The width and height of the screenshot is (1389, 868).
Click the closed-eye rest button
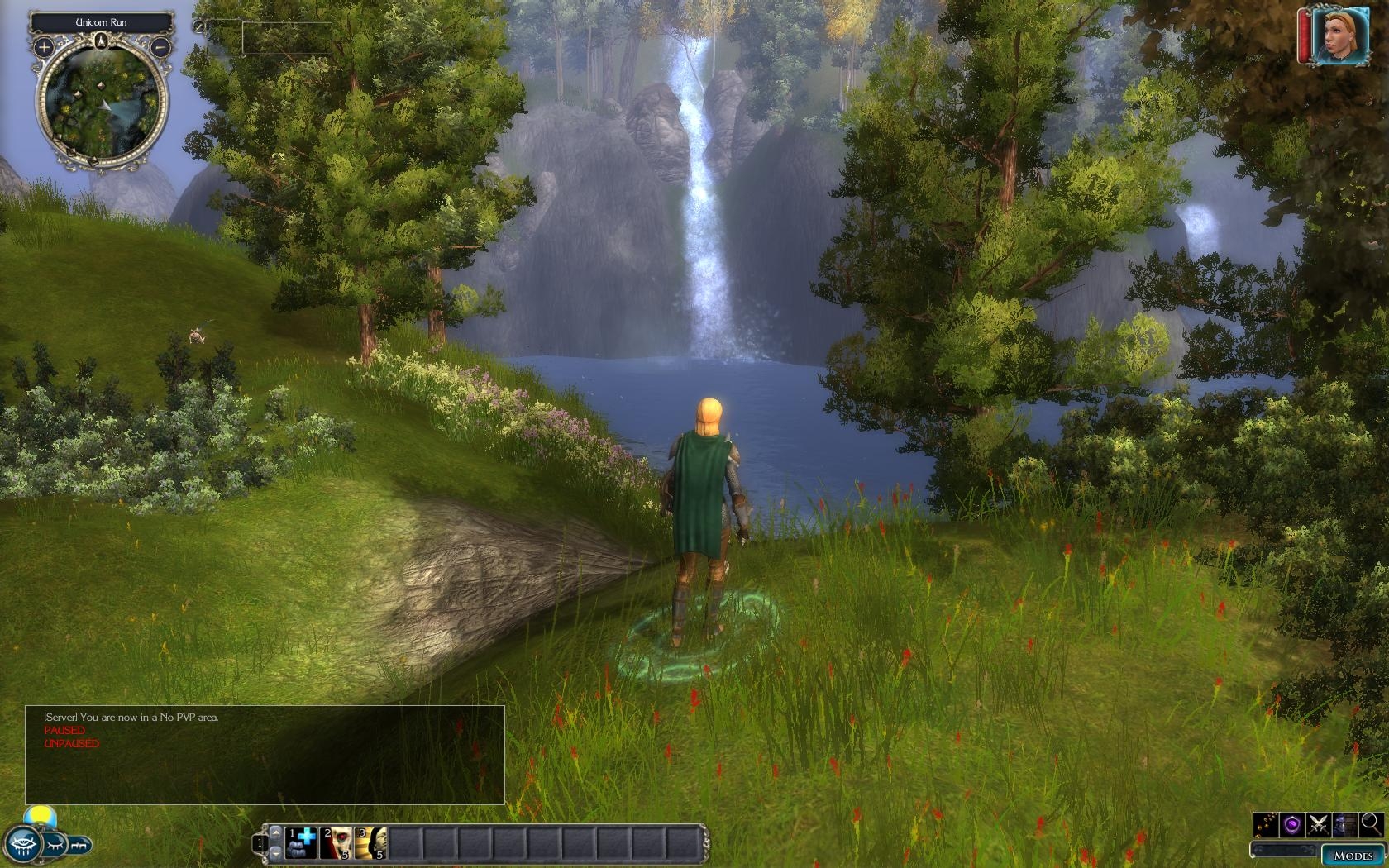click(55, 845)
